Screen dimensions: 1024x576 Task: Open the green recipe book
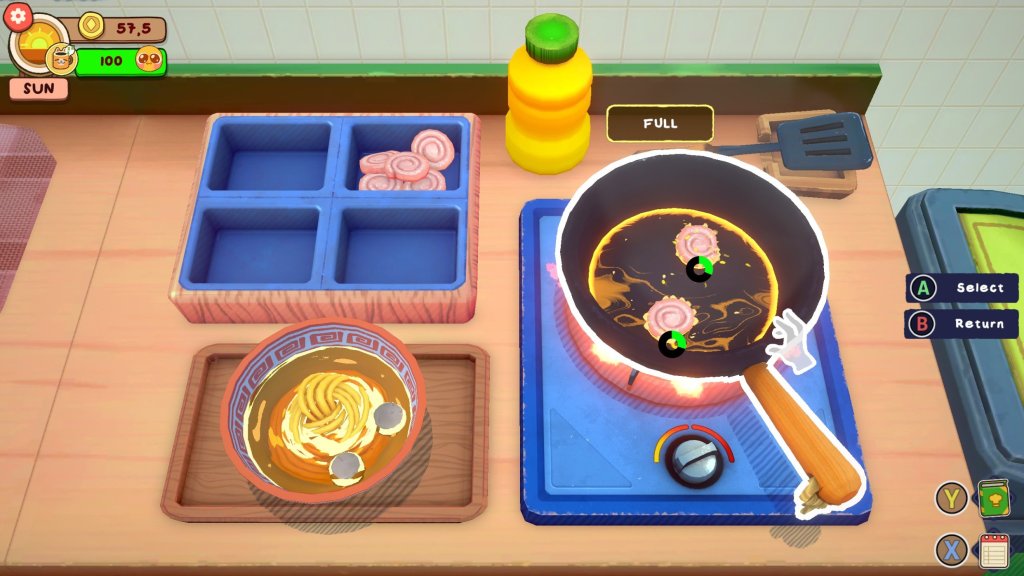tap(992, 498)
